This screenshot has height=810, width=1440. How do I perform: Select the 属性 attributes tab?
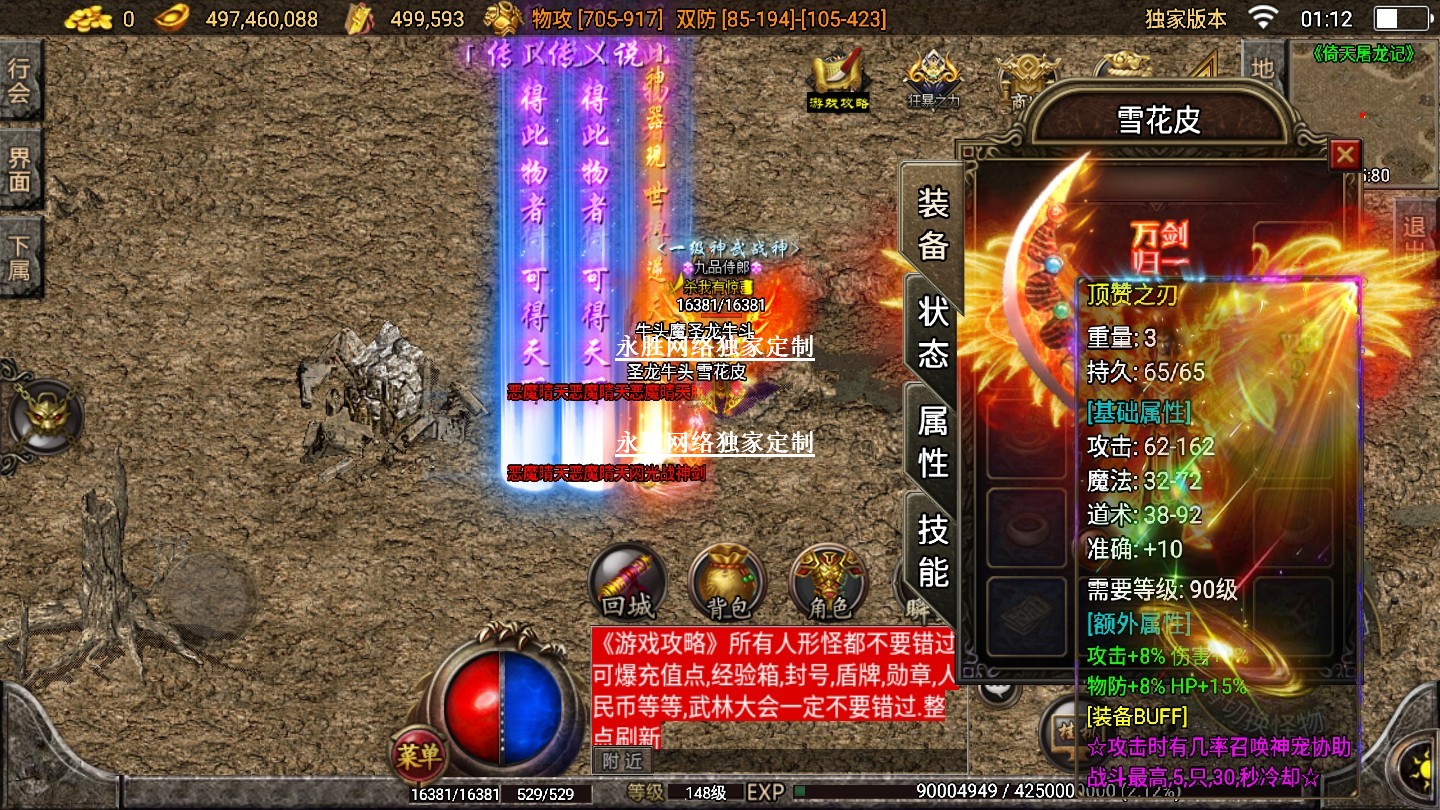pyautogui.click(x=932, y=441)
